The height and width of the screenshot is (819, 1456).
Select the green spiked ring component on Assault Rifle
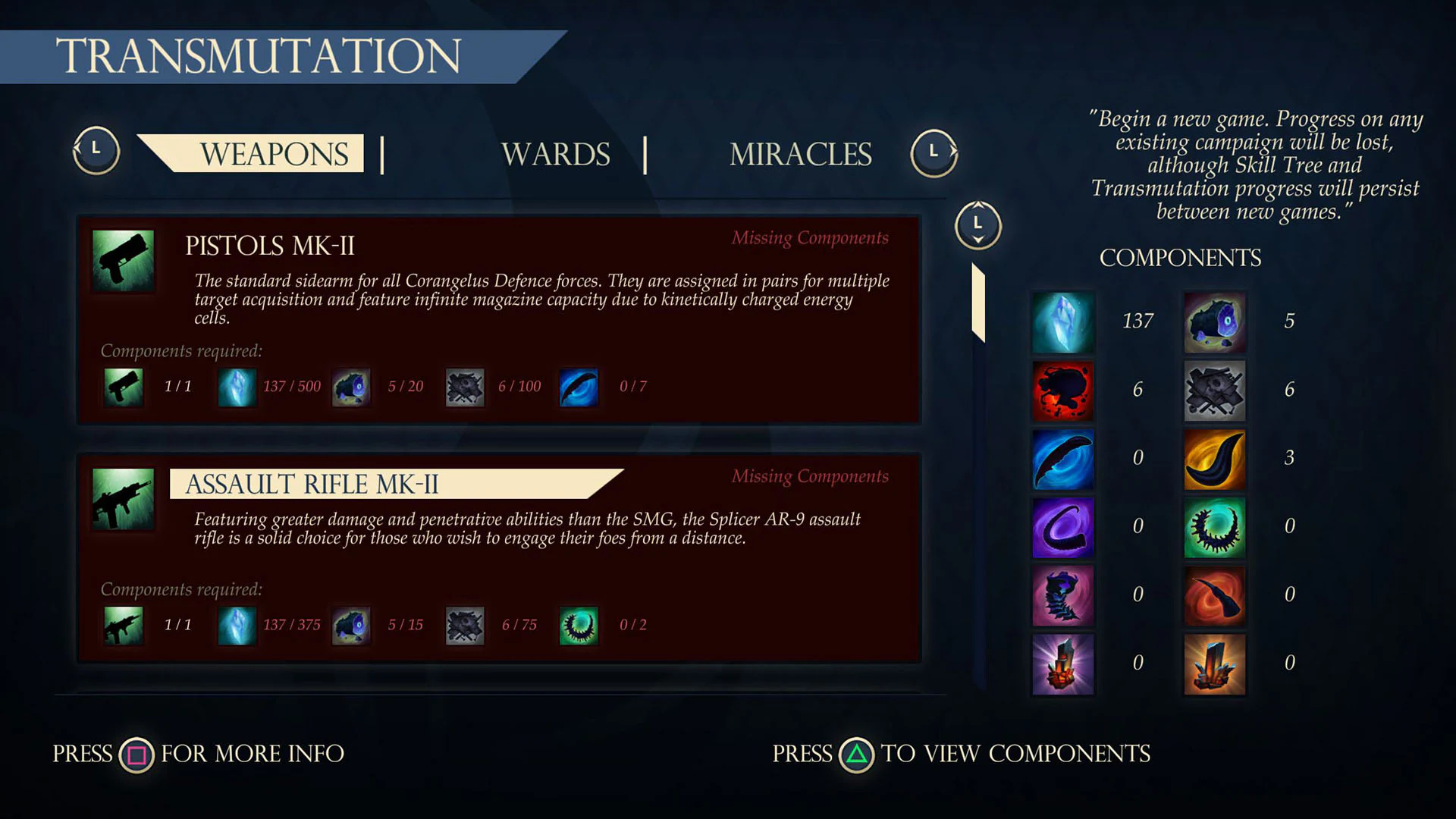[x=579, y=626]
